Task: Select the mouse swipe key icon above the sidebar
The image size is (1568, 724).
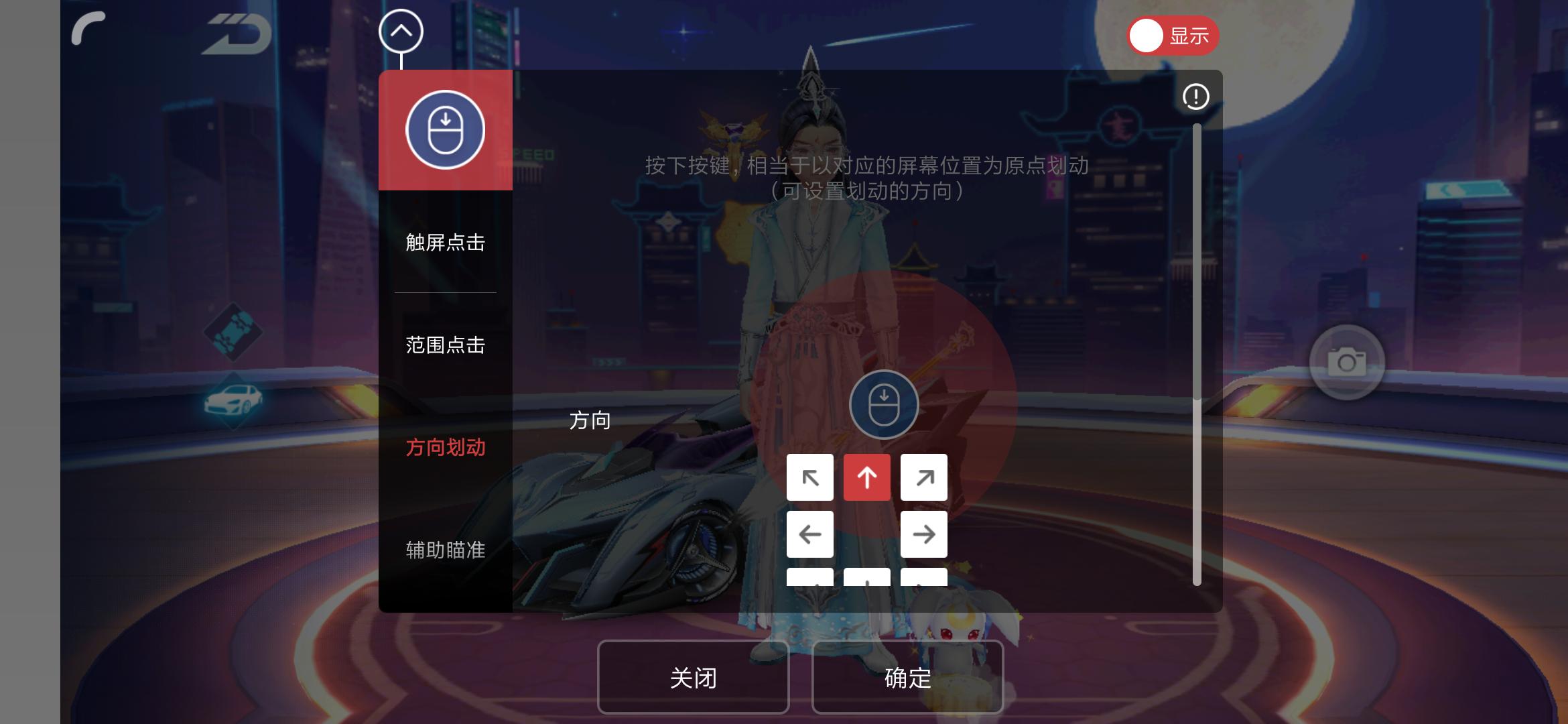Action: point(445,129)
